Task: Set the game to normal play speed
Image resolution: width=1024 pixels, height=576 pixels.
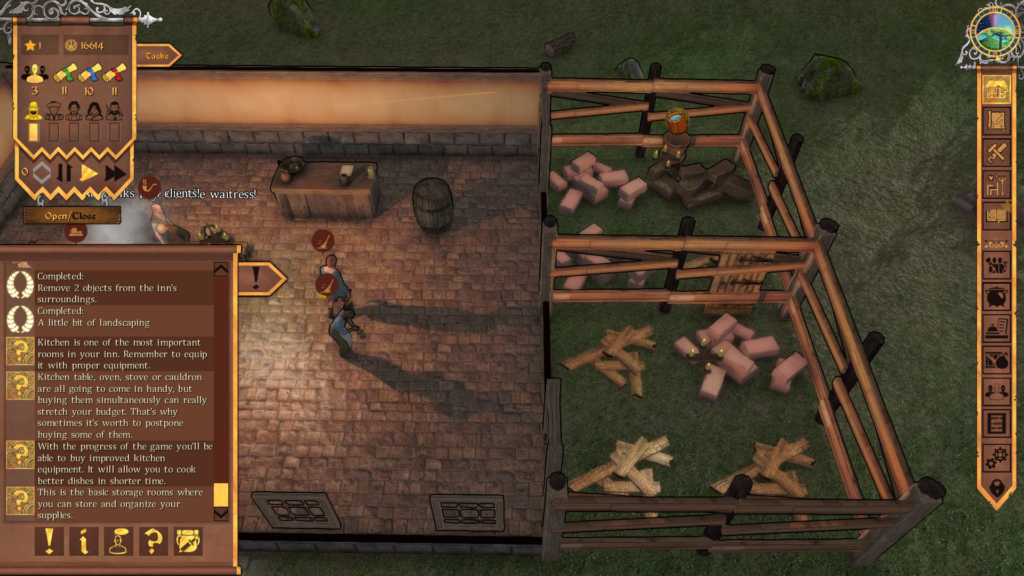Action: tap(89, 173)
